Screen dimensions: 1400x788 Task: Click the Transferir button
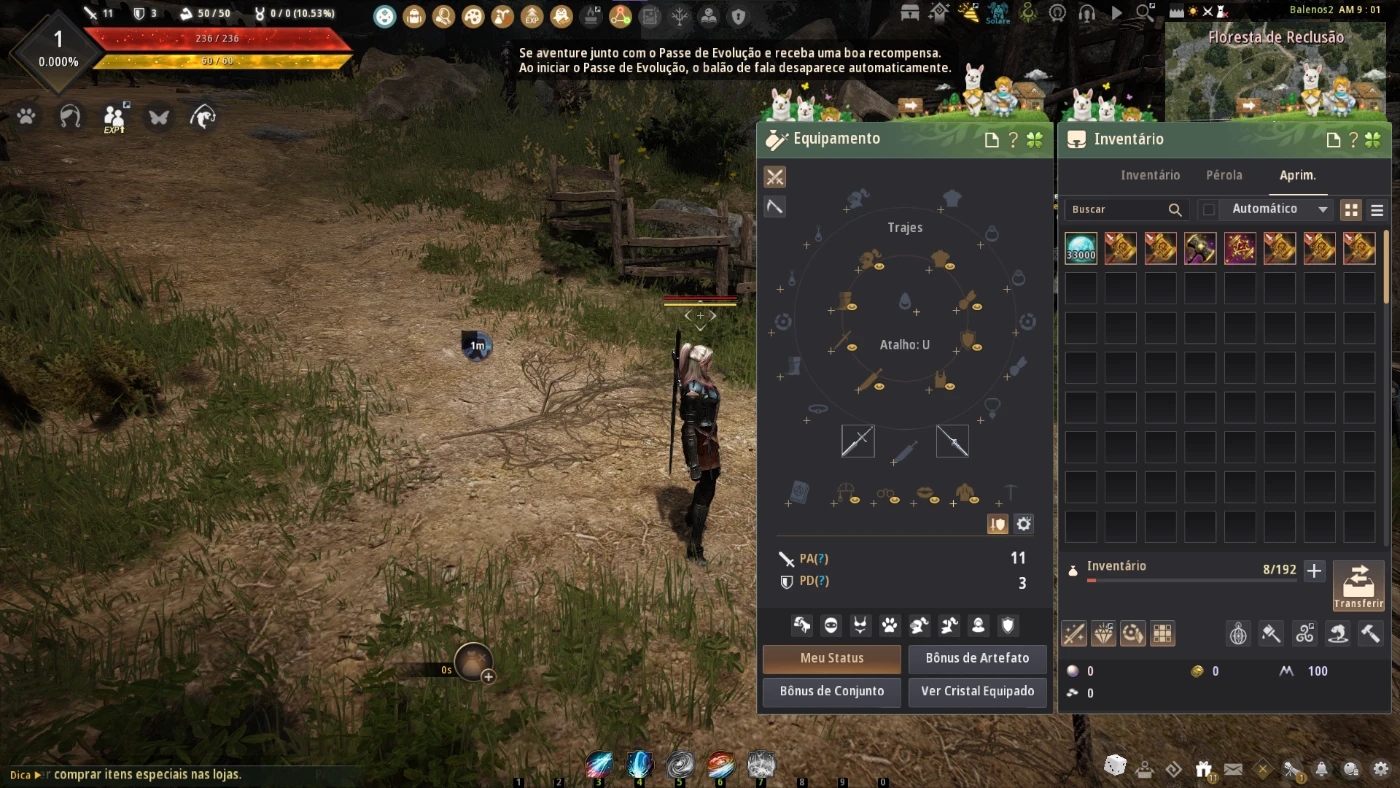click(1358, 586)
